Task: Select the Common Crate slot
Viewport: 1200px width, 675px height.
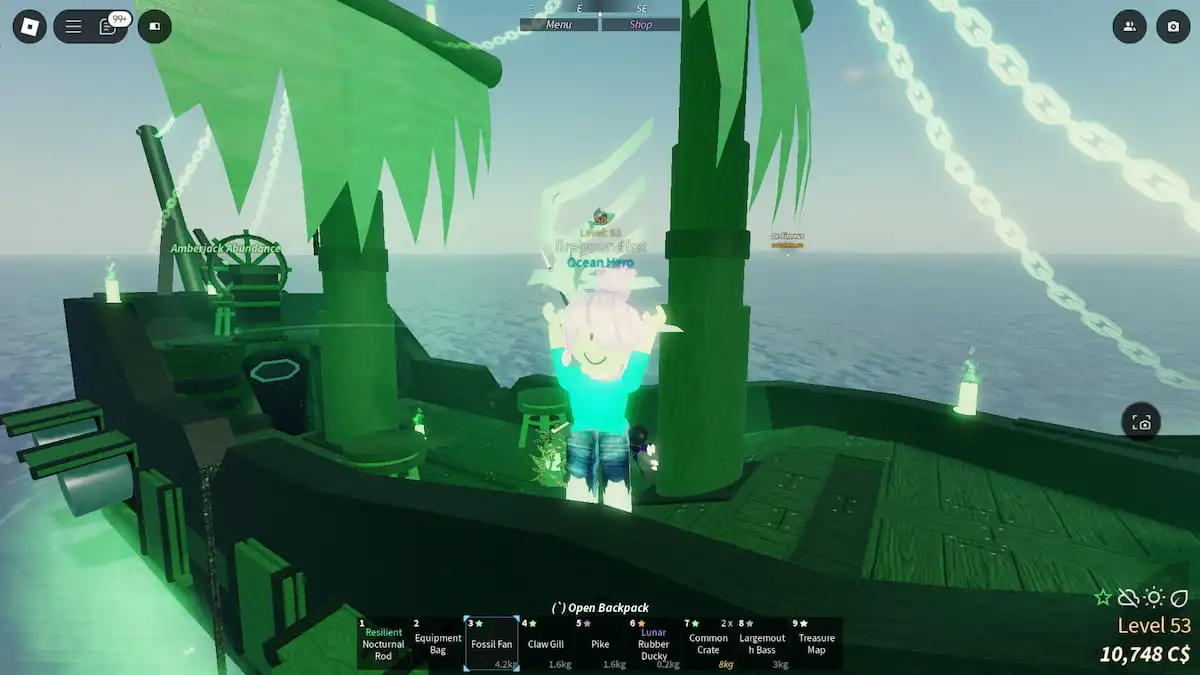Action: click(x=708, y=643)
